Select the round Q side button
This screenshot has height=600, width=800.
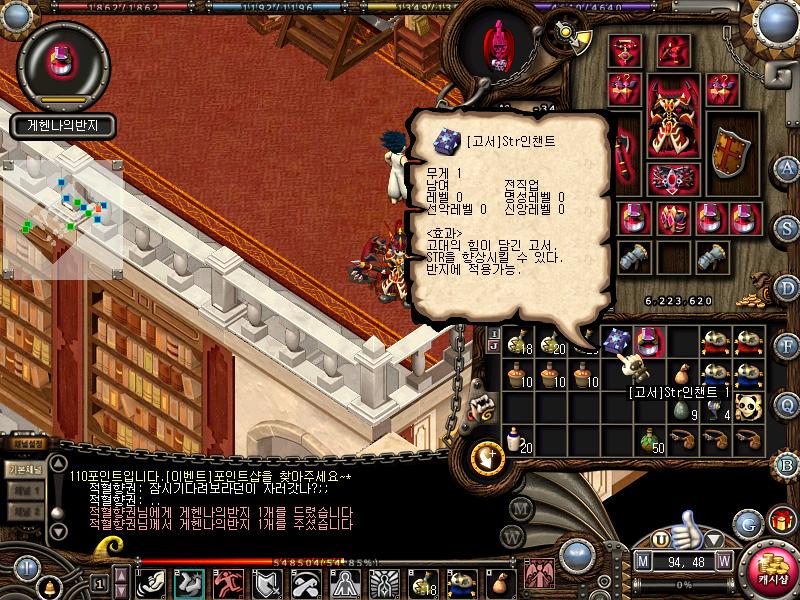click(x=788, y=405)
